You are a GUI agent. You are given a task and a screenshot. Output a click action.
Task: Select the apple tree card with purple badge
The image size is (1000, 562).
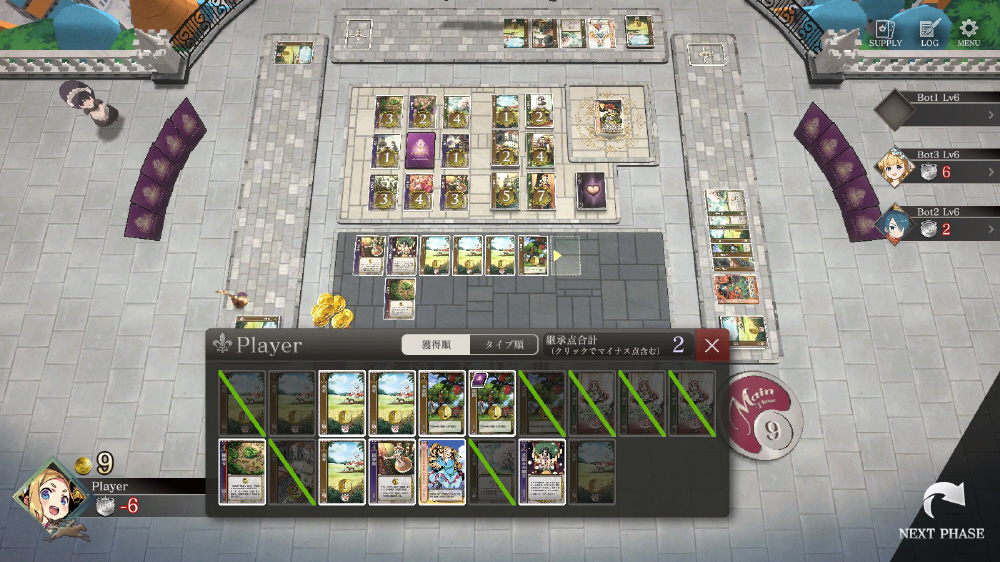tap(492, 404)
